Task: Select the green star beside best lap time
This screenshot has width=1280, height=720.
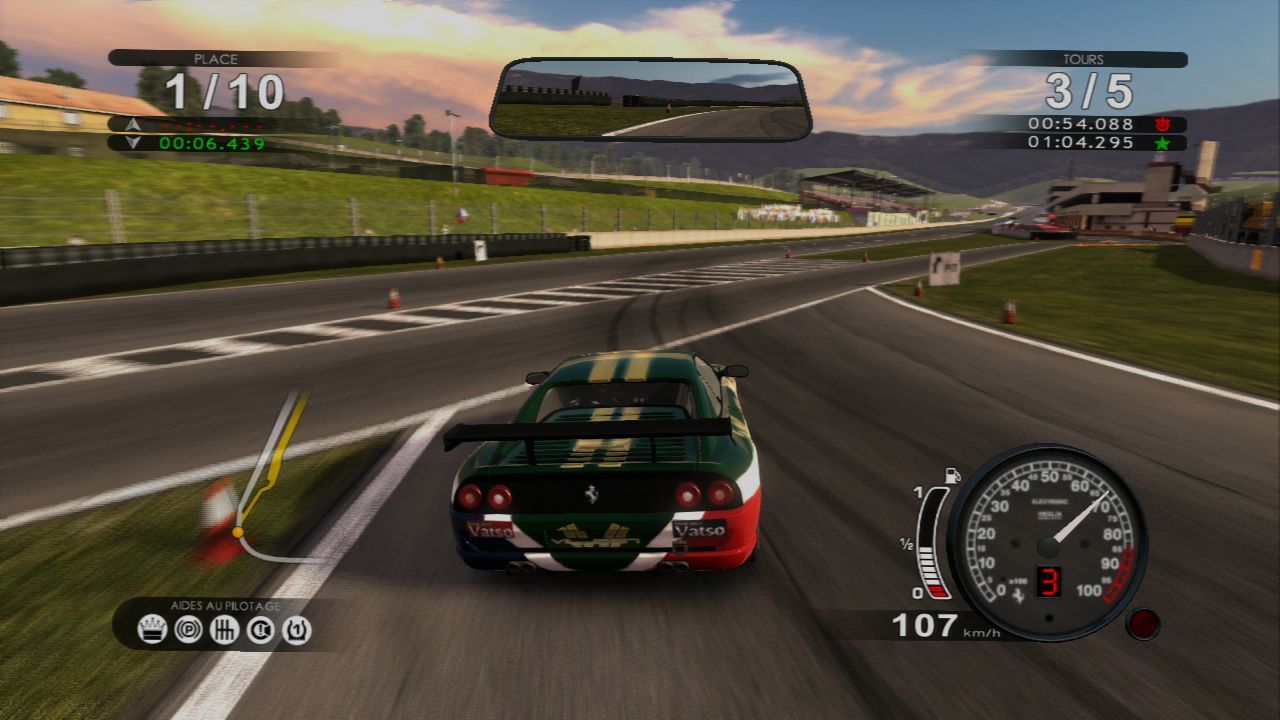Action: tap(1163, 144)
